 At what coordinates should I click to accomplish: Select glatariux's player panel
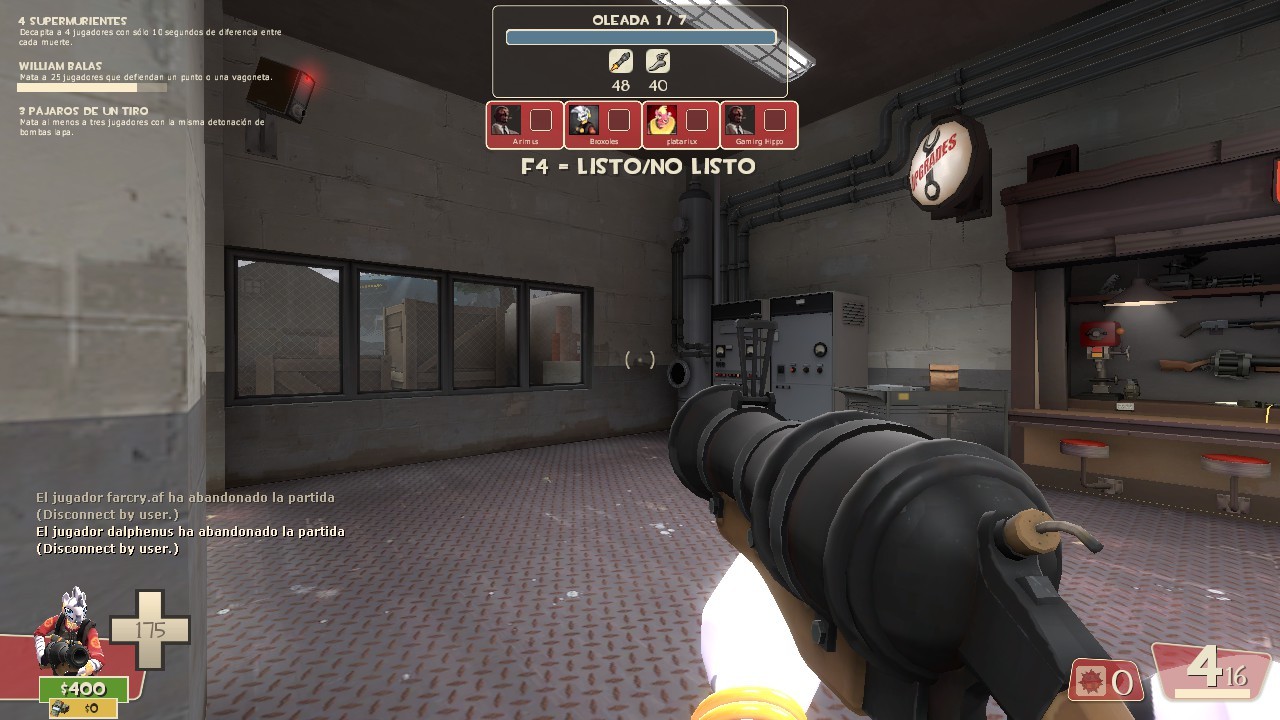tap(682, 124)
